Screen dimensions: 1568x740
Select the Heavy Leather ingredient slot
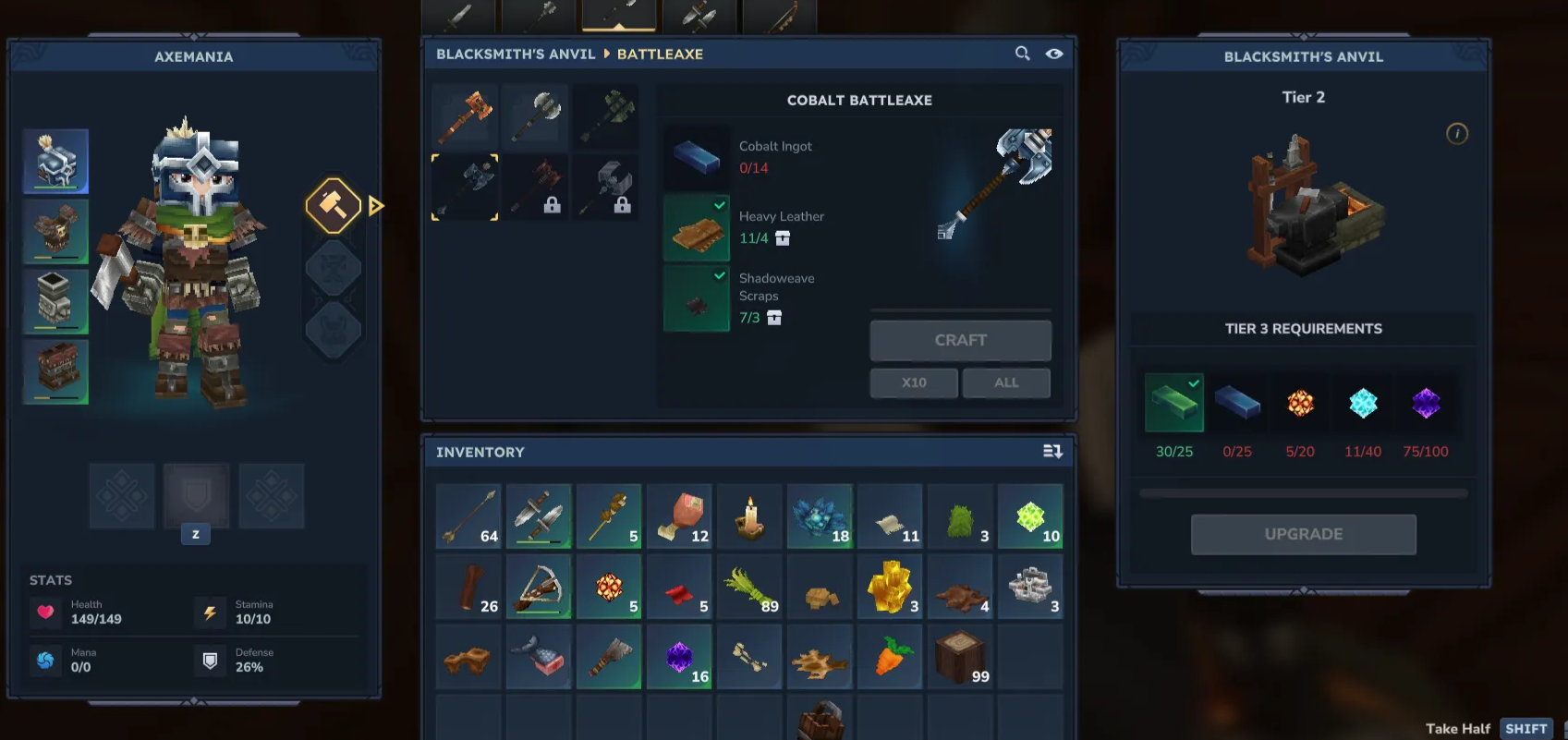point(697,227)
